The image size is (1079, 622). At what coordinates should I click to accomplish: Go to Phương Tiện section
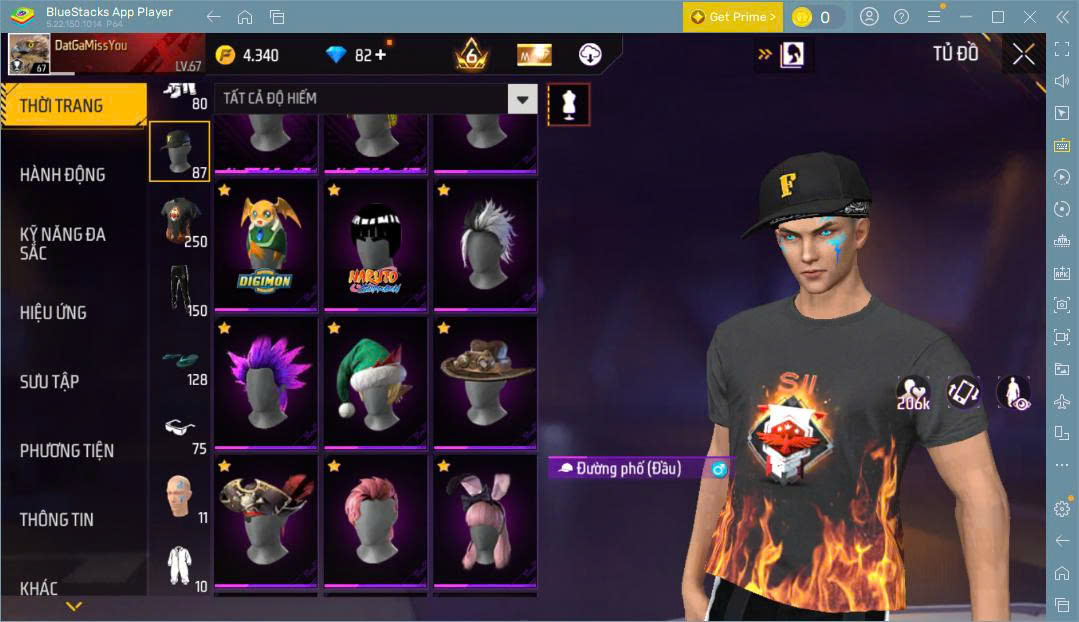(x=66, y=450)
